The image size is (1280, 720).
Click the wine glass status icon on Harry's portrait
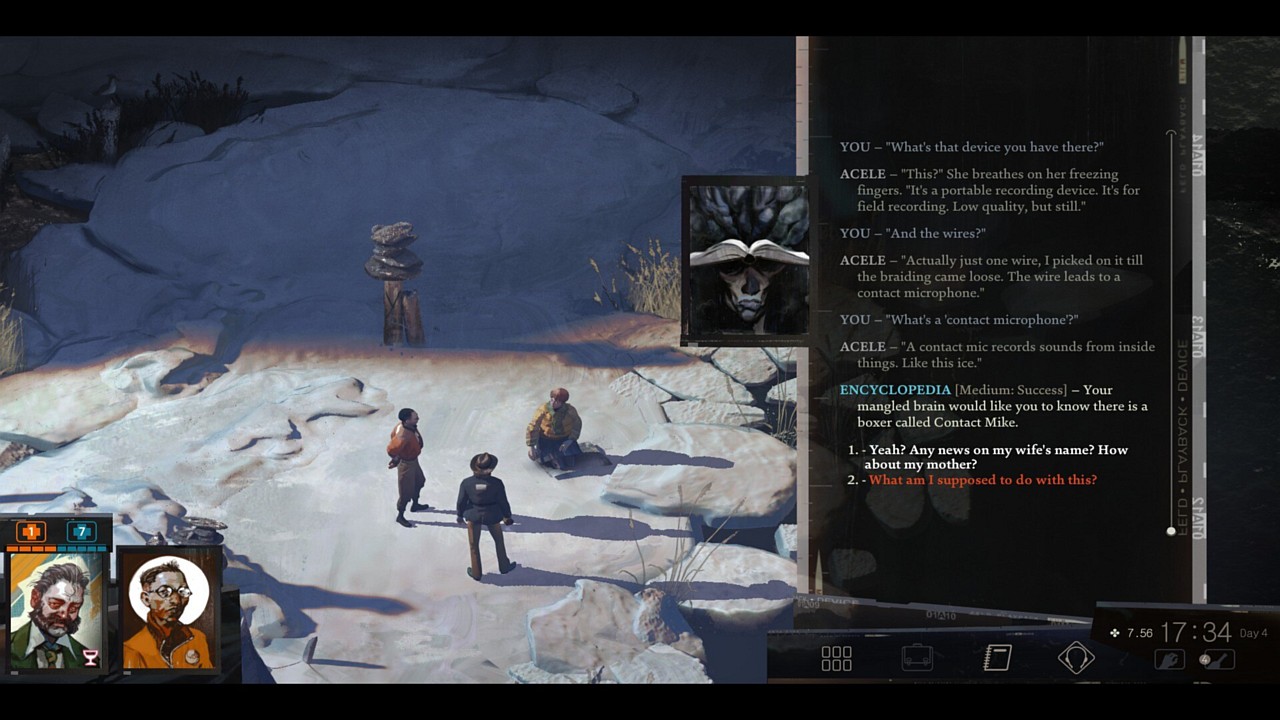click(90, 657)
